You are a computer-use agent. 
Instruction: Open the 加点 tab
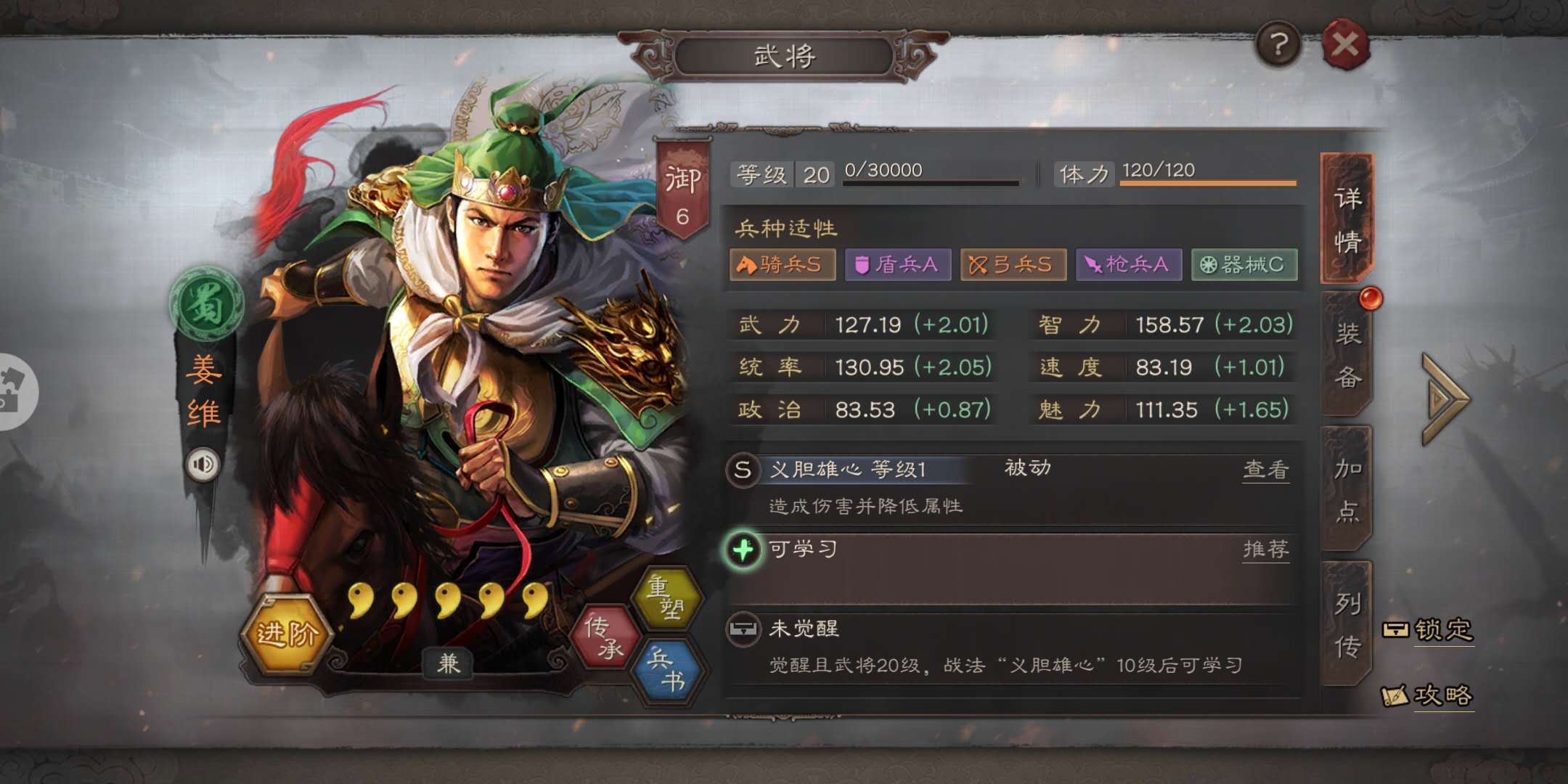pyautogui.click(x=1347, y=490)
